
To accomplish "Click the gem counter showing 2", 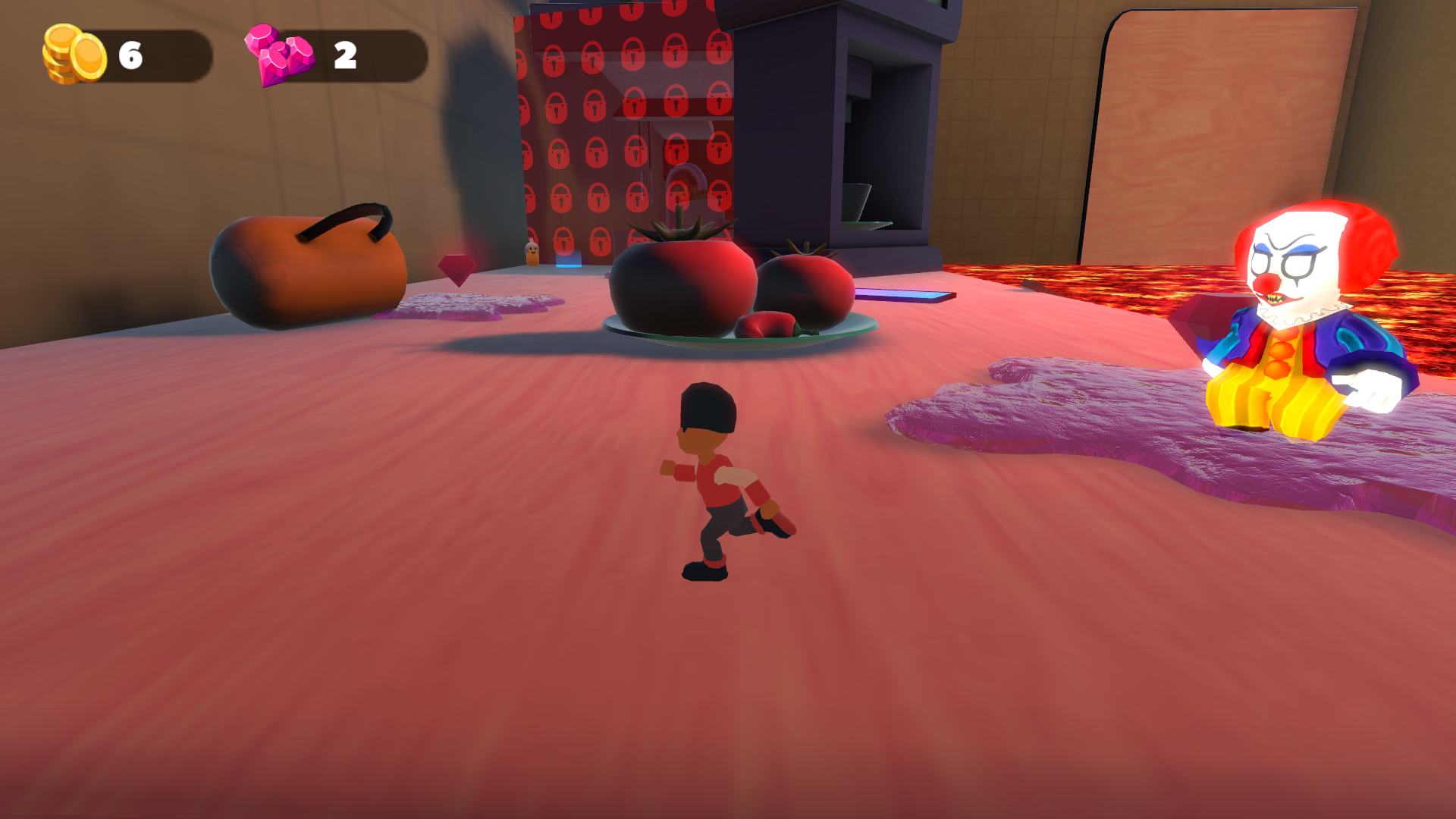I will 346,53.
